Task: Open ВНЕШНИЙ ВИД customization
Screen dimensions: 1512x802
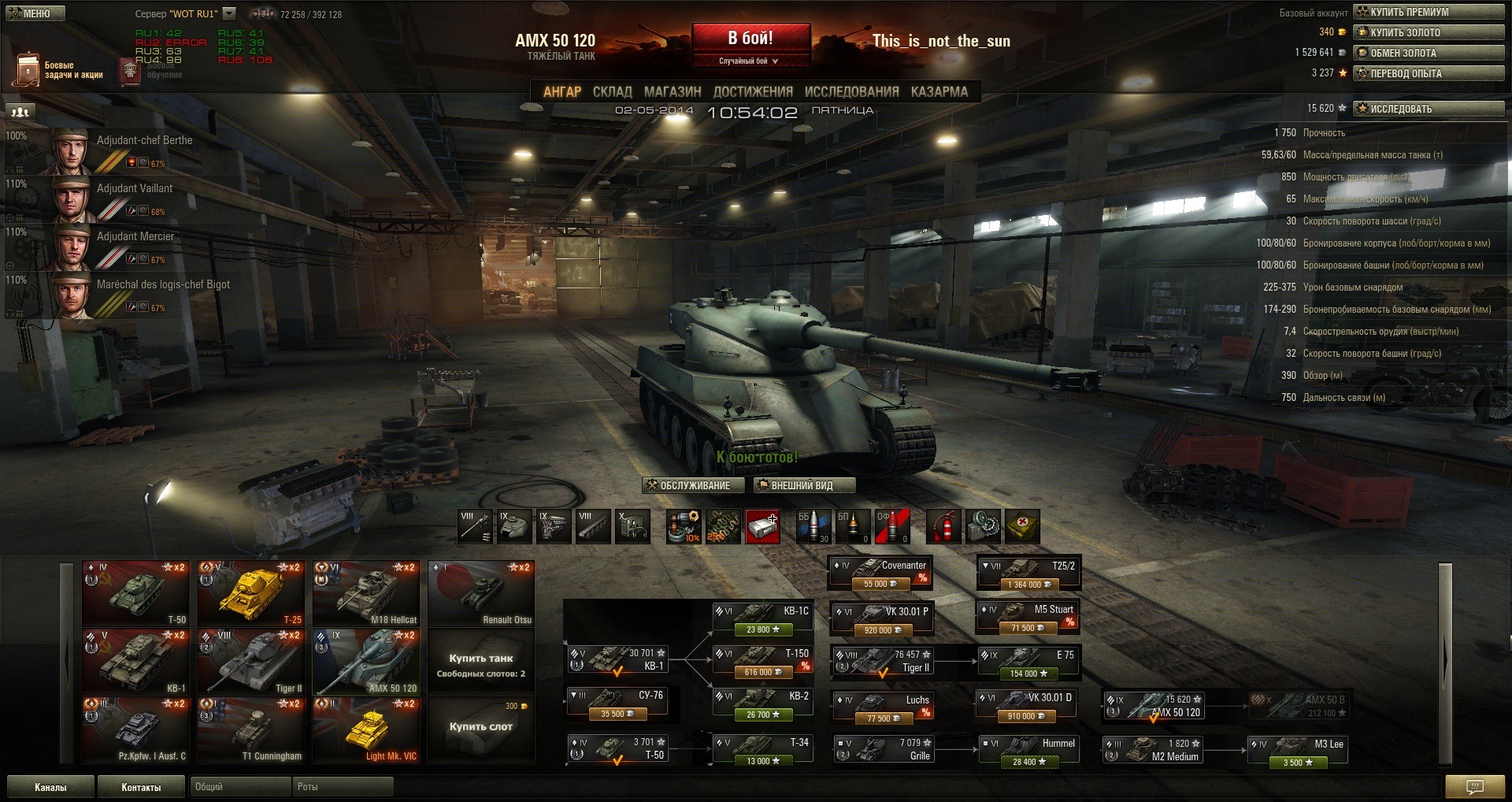Action: [x=804, y=485]
